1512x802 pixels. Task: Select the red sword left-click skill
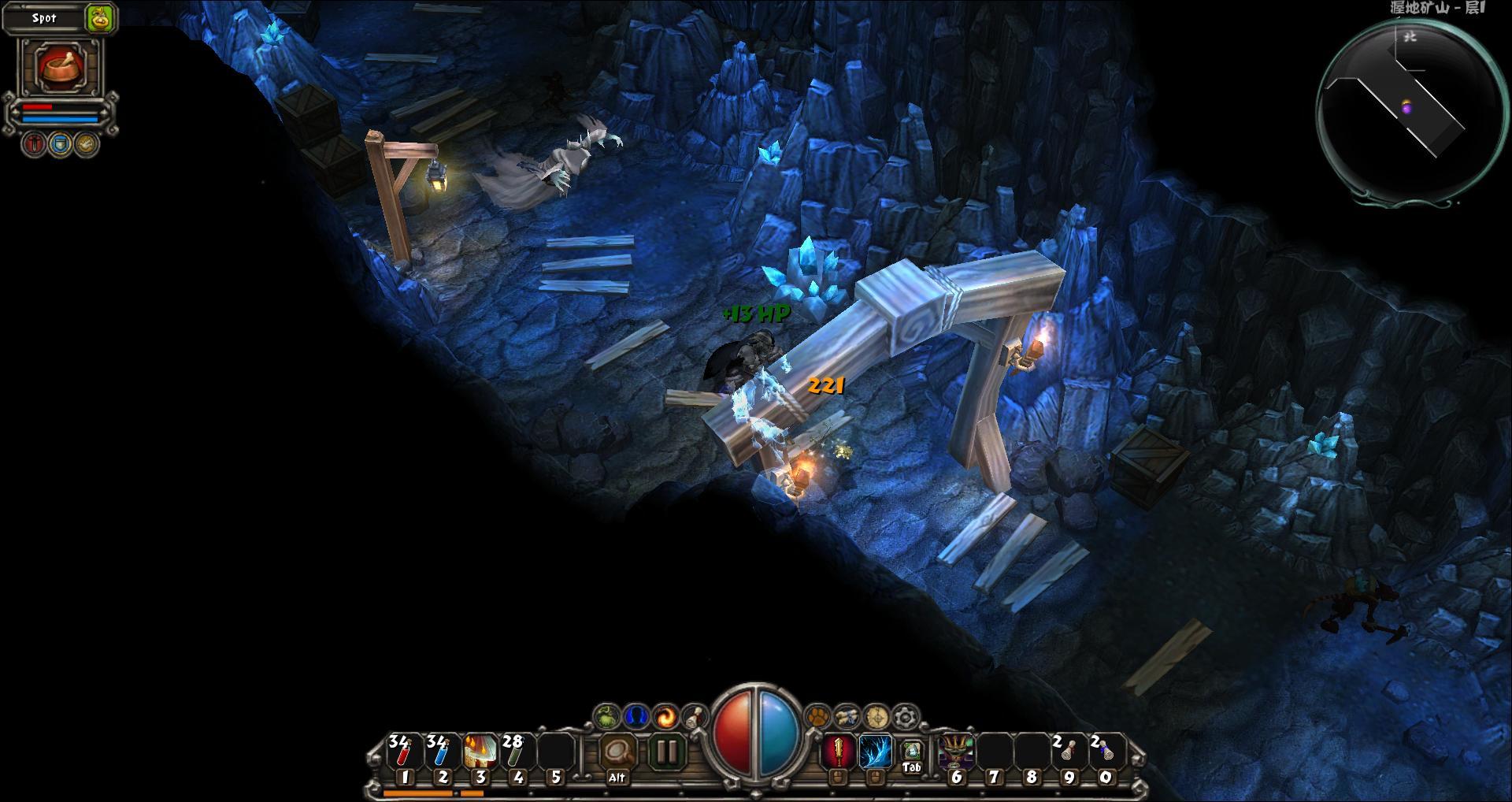(x=838, y=752)
